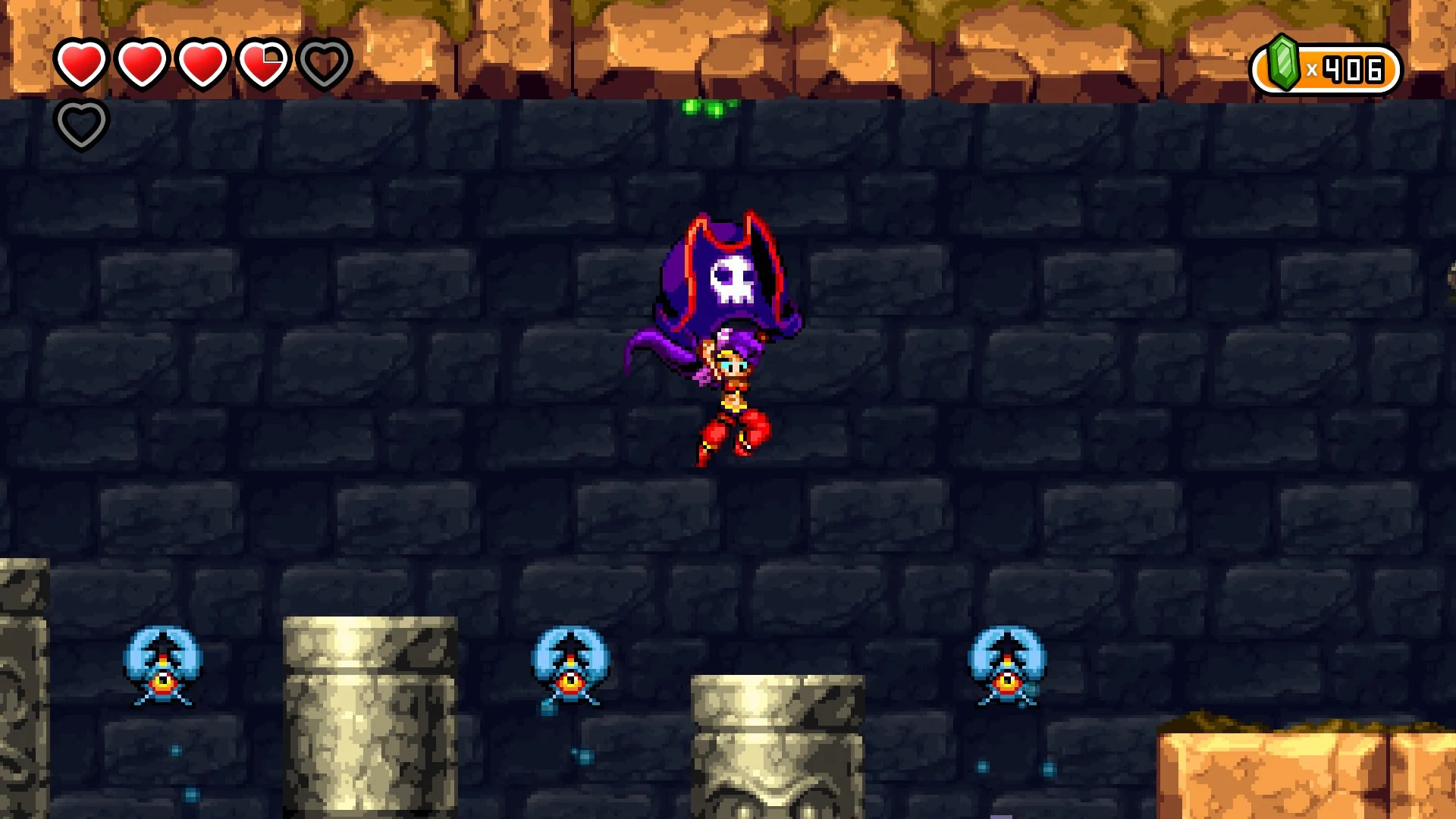The height and width of the screenshot is (819, 1456).
Task: Click the first full red heart
Action: (81, 62)
